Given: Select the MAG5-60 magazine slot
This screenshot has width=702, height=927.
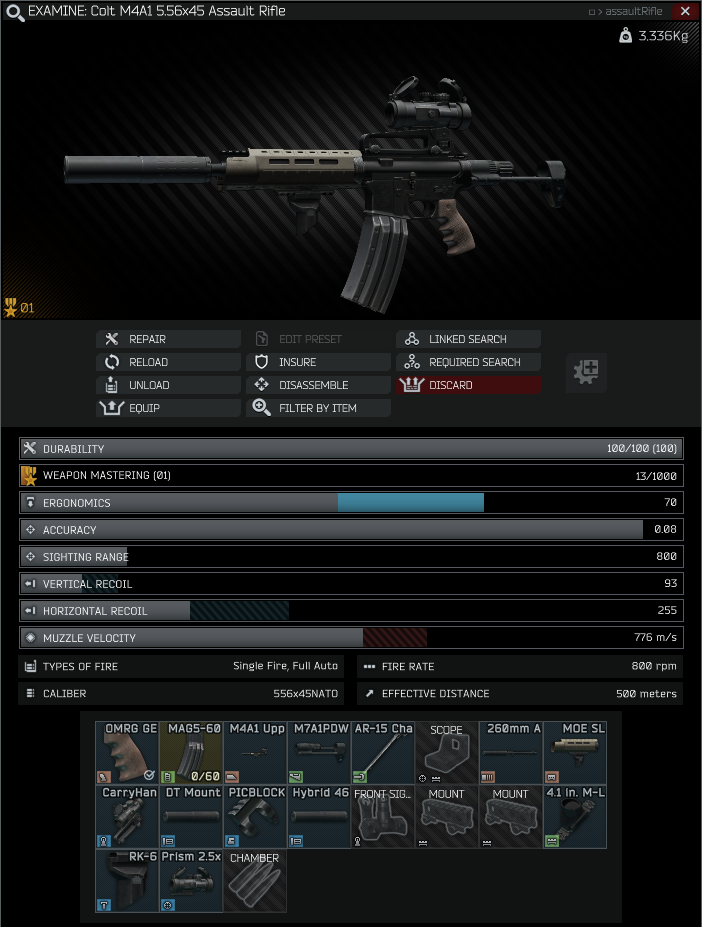Looking at the screenshot, I should 191,752.
